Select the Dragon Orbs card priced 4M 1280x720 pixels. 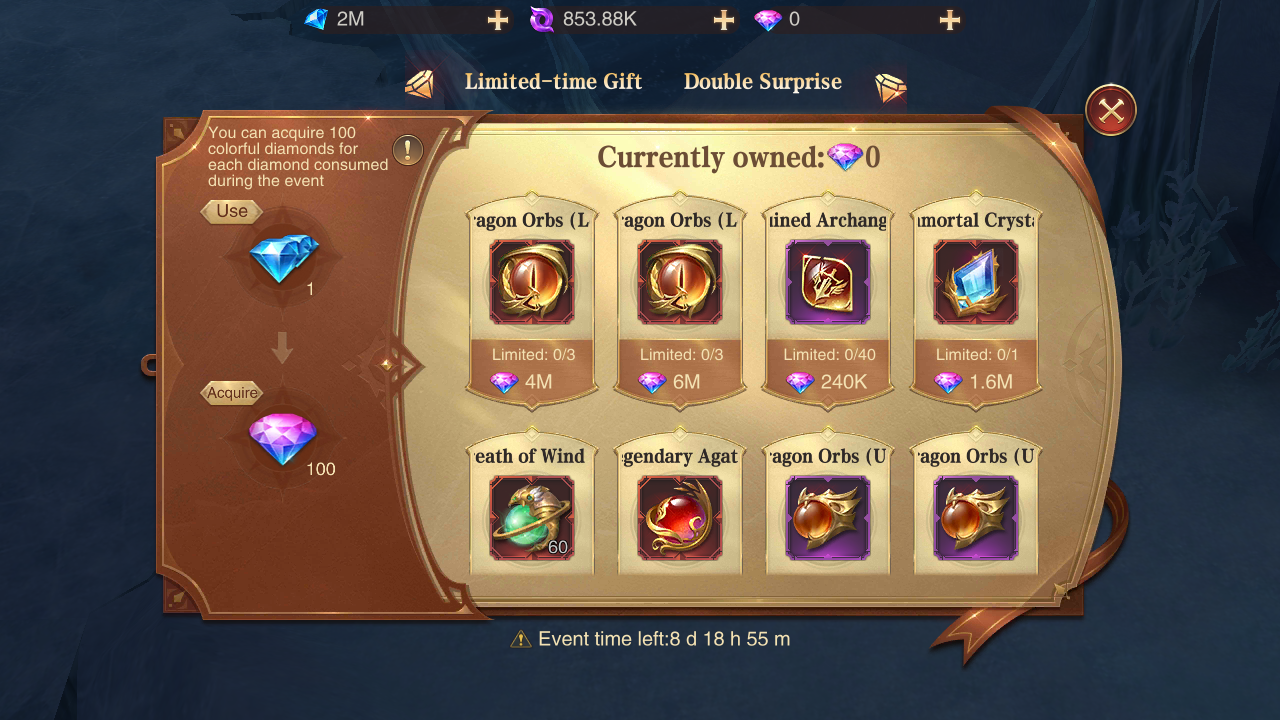532,300
